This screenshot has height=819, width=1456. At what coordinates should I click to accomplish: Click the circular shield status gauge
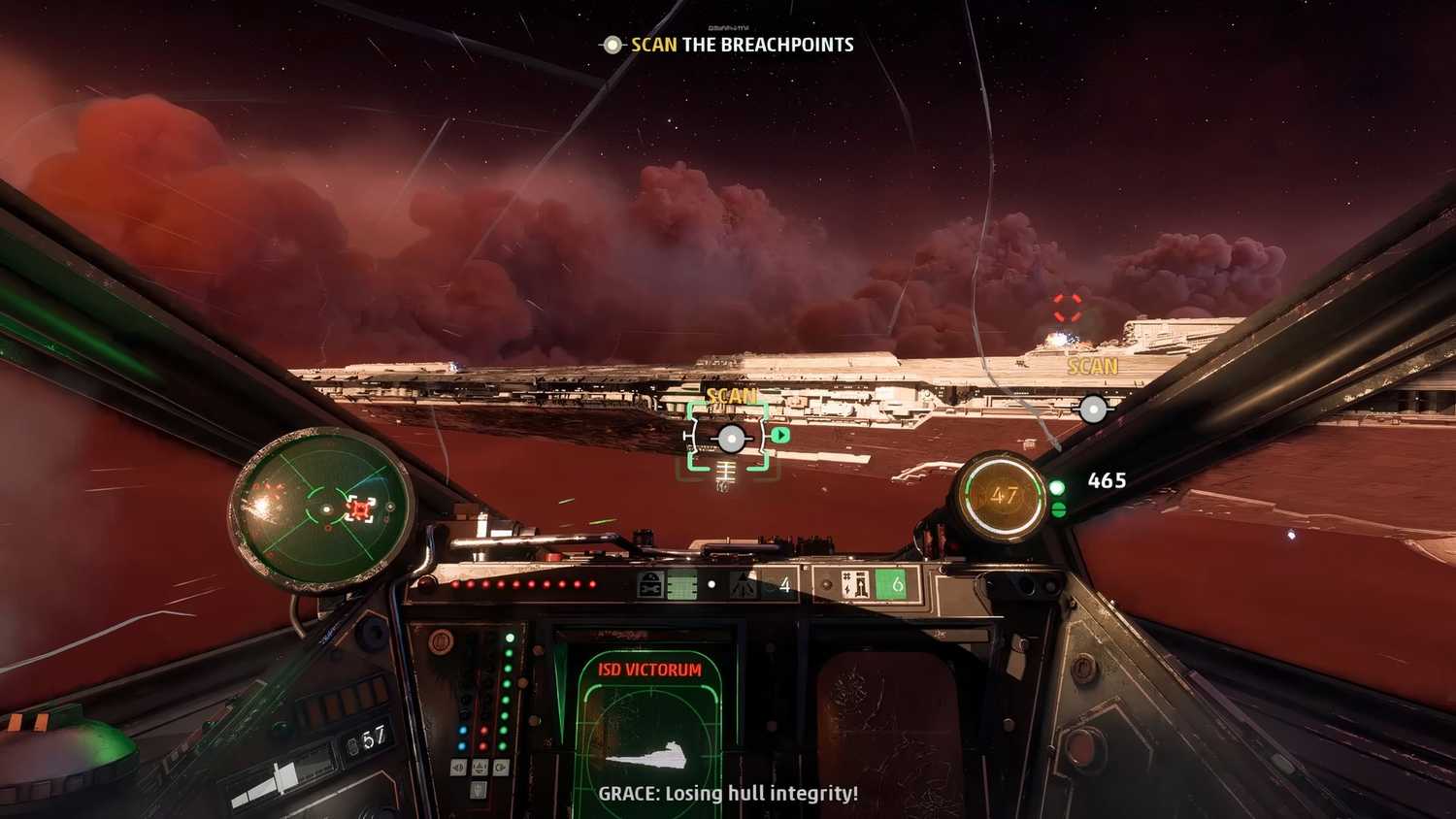click(x=1002, y=497)
